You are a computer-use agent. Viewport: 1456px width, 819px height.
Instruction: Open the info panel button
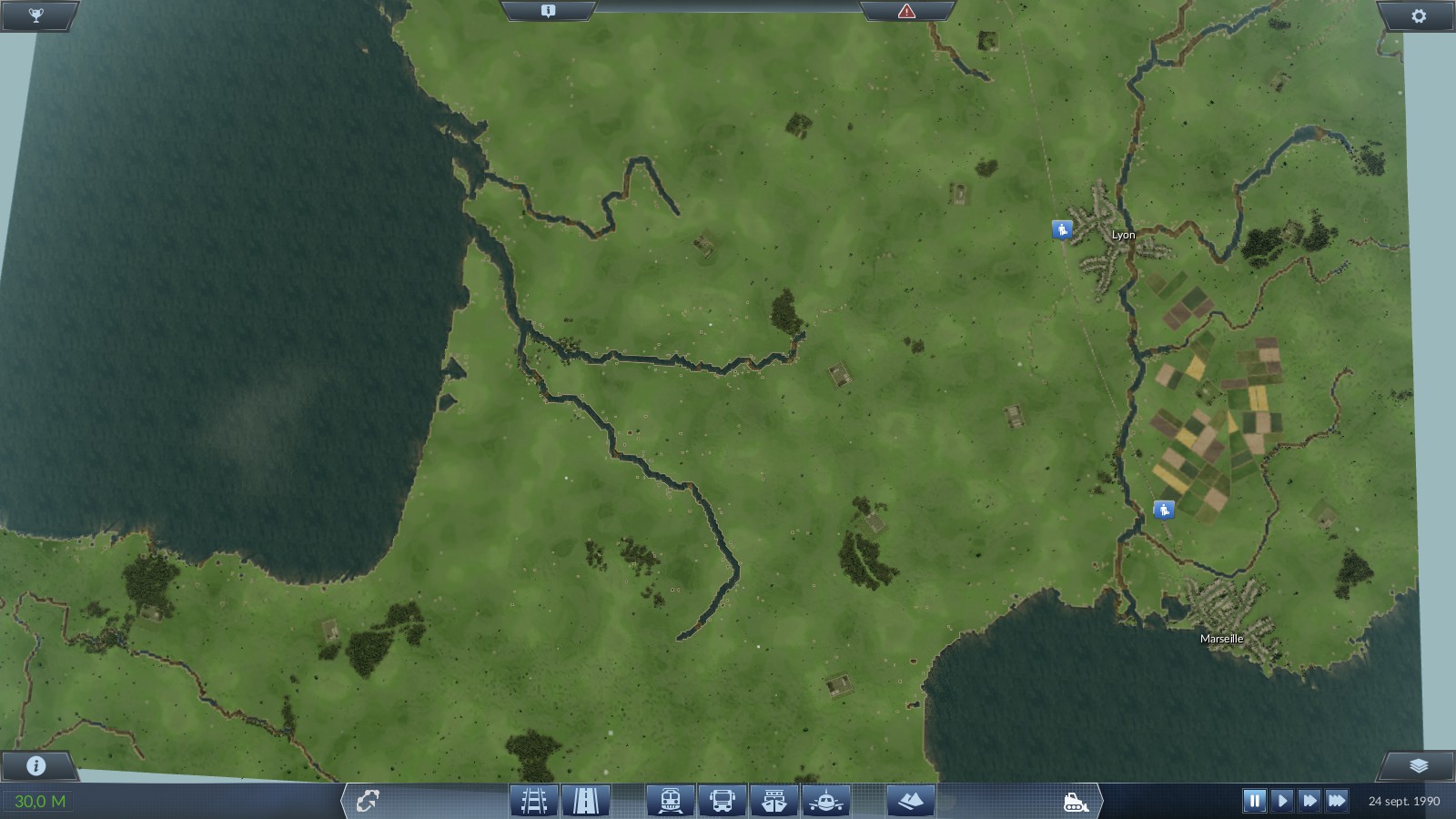pyautogui.click(x=36, y=765)
